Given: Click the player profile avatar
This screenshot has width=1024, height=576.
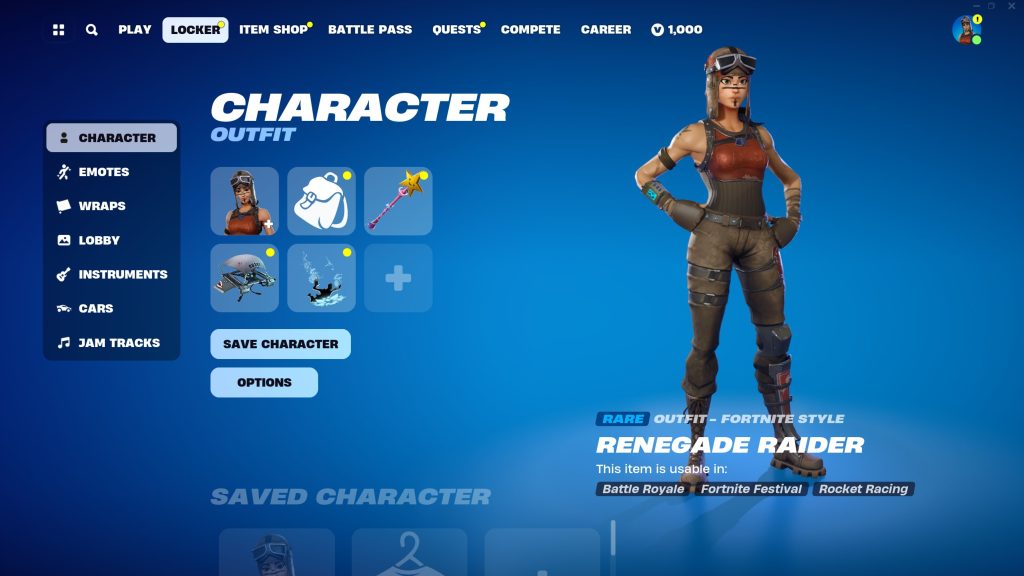Looking at the screenshot, I should [x=966, y=30].
